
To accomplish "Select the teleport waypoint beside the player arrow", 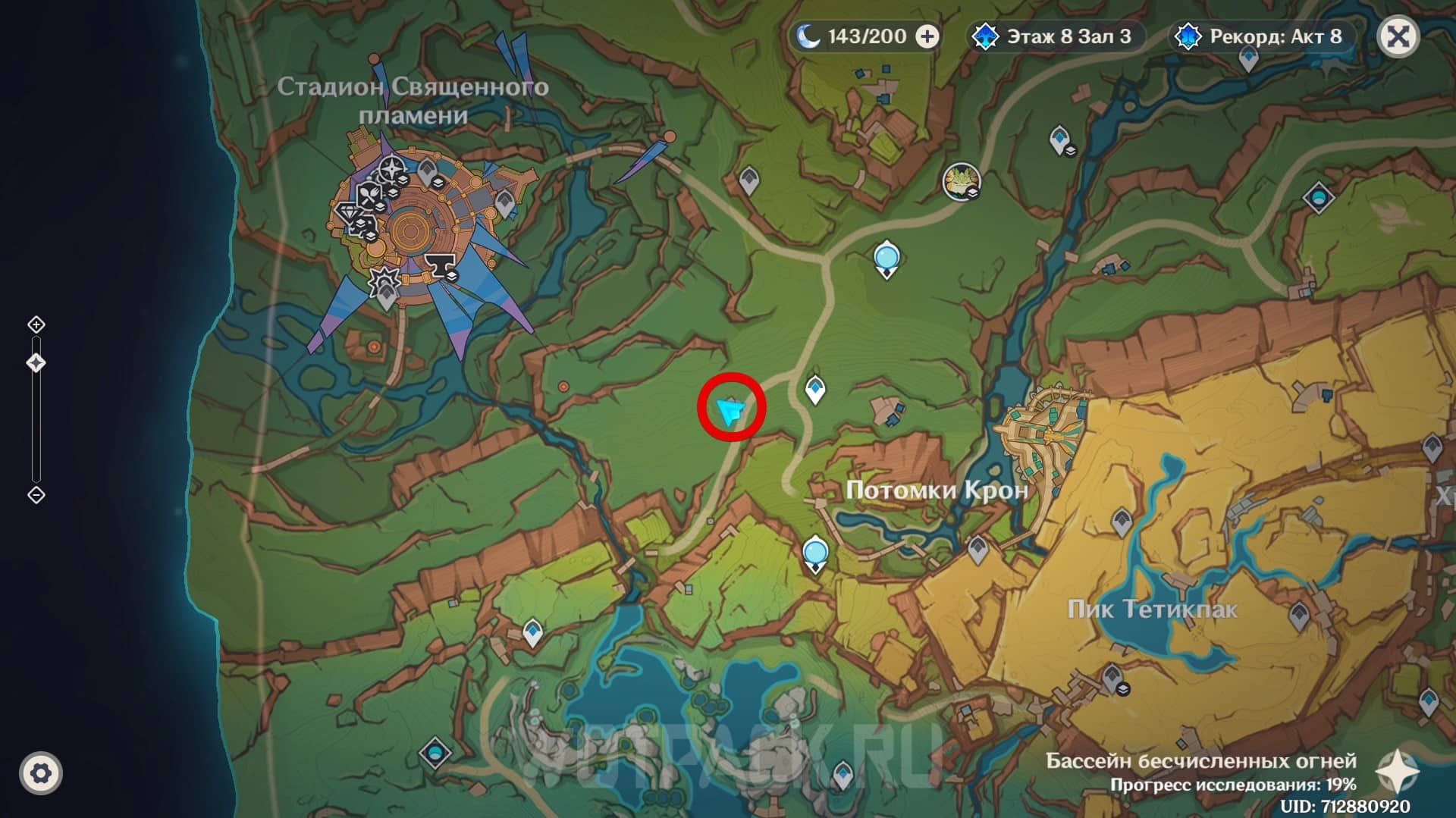I will (814, 390).
